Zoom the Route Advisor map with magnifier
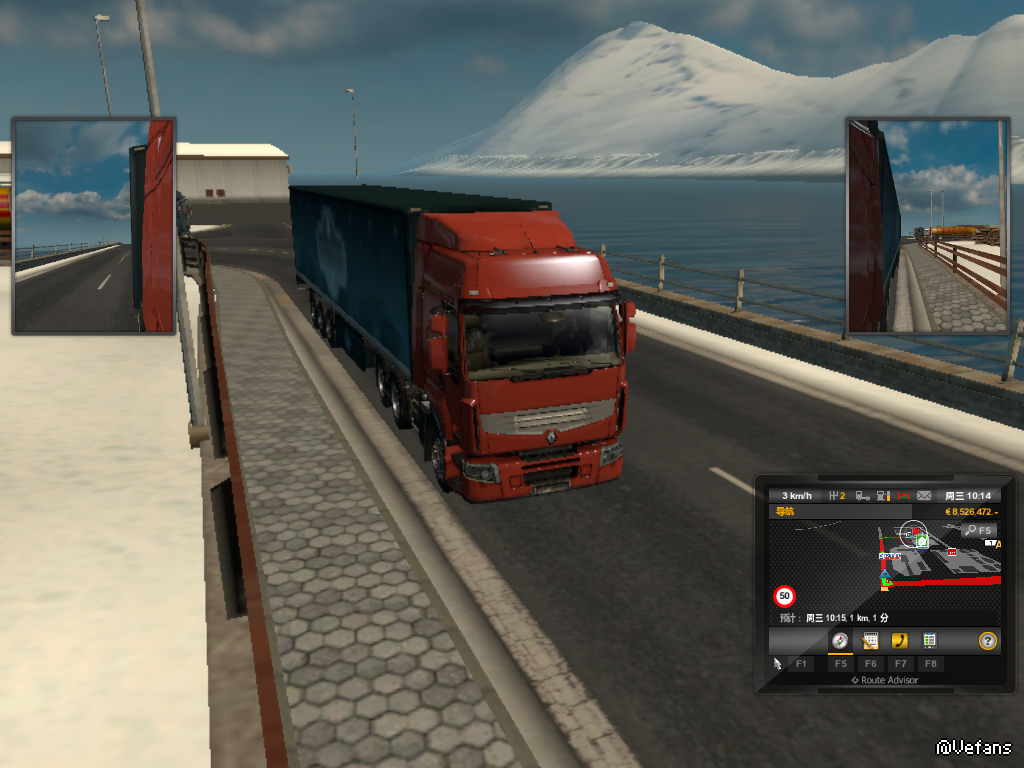The height and width of the screenshot is (768, 1024). [x=979, y=530]
